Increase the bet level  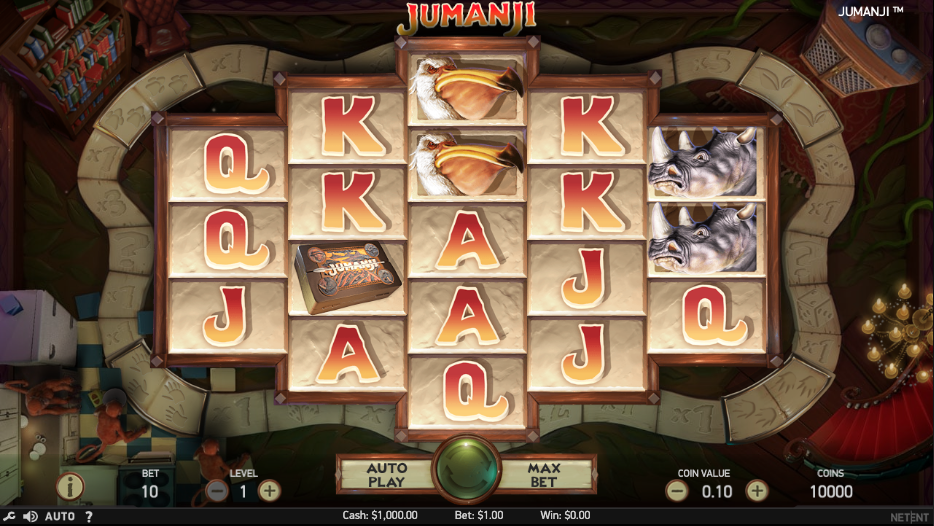tap(269, 491)
